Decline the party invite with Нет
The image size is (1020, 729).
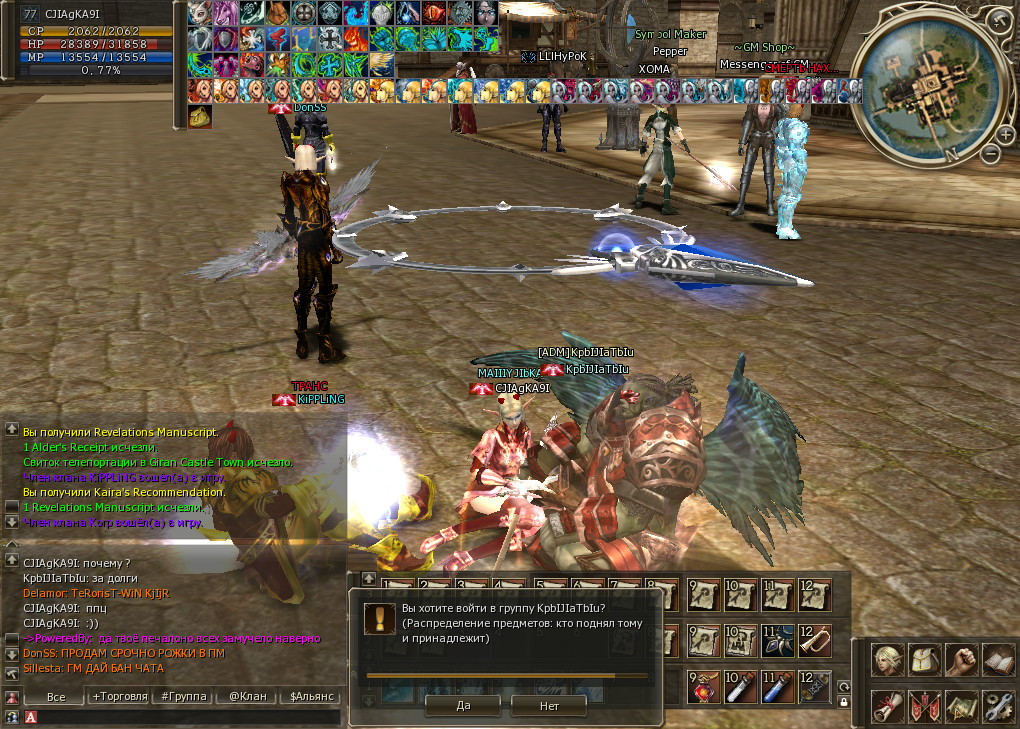[549, 705]
